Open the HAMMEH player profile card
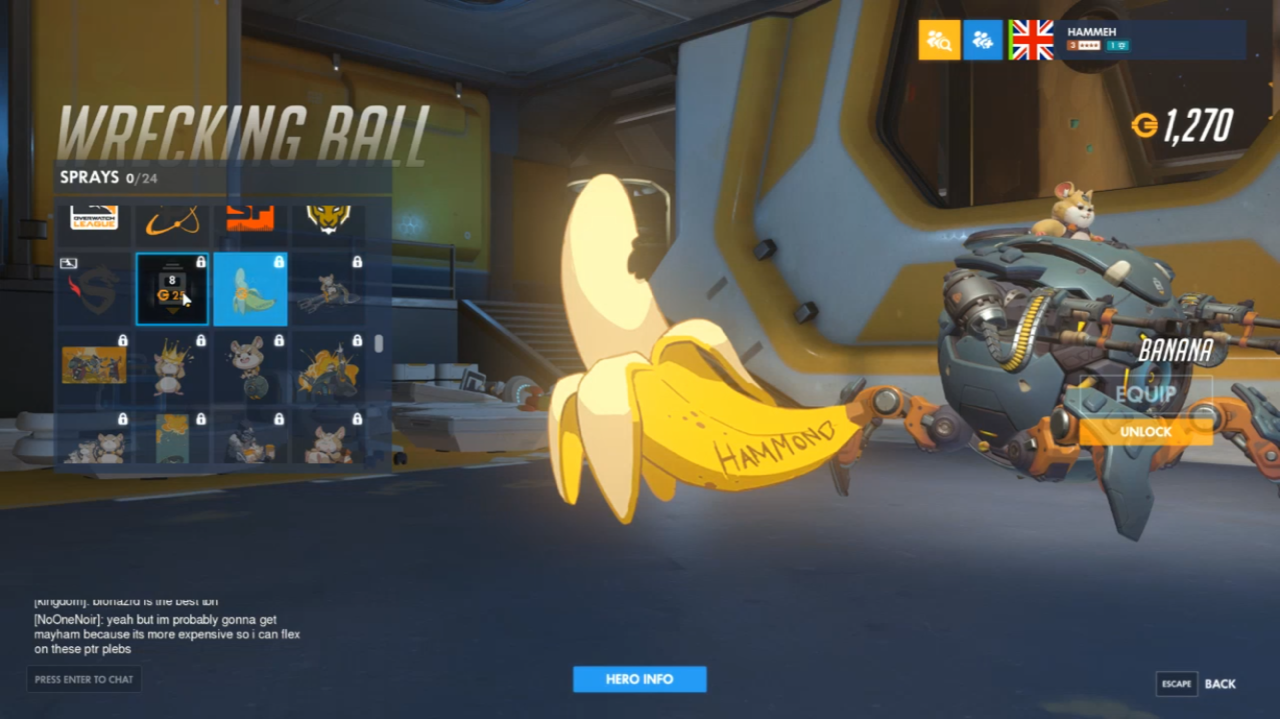1280x719 pixels. [x=1151, y=40]
